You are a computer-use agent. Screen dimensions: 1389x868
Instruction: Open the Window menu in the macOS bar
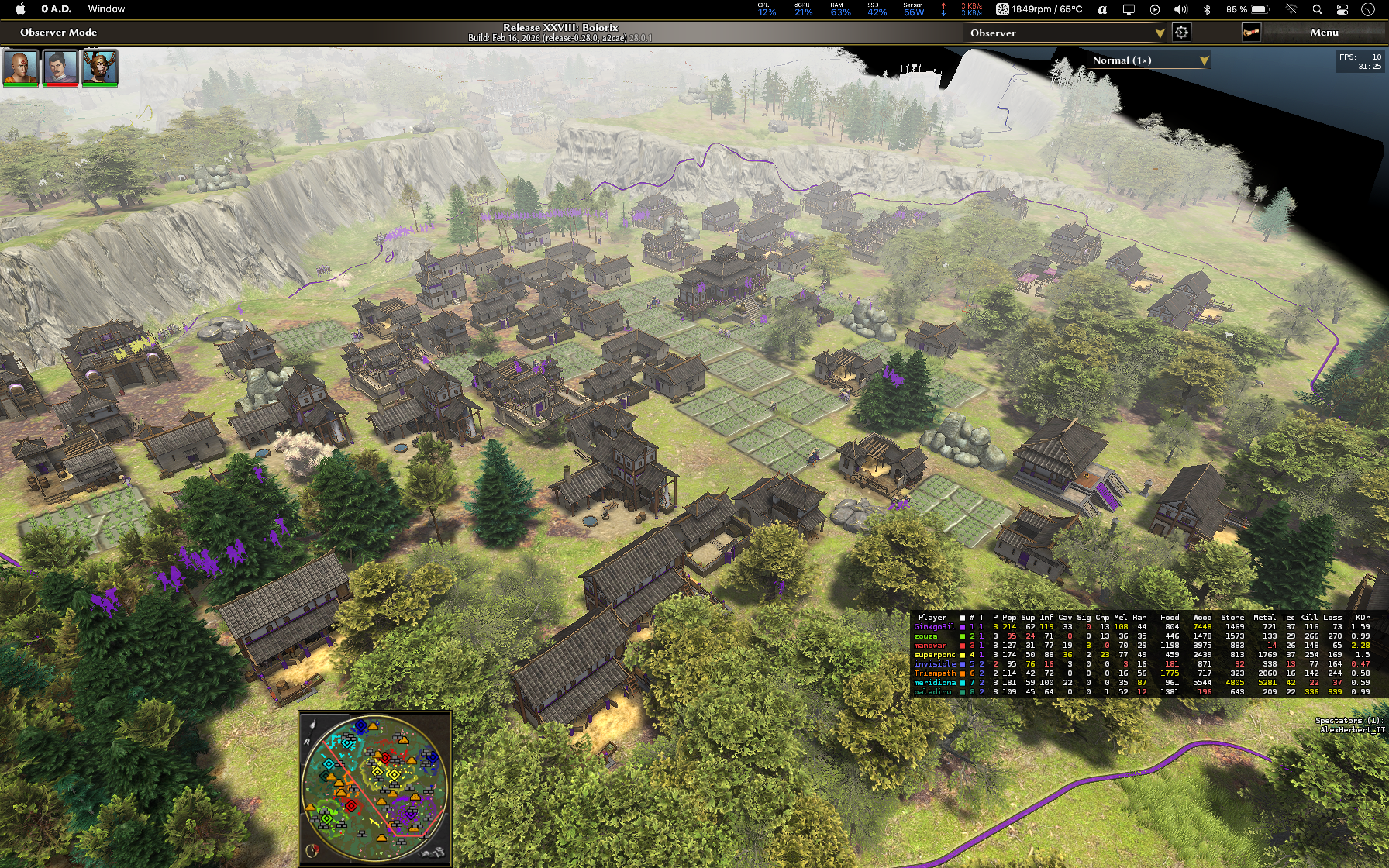click(106, 9)
